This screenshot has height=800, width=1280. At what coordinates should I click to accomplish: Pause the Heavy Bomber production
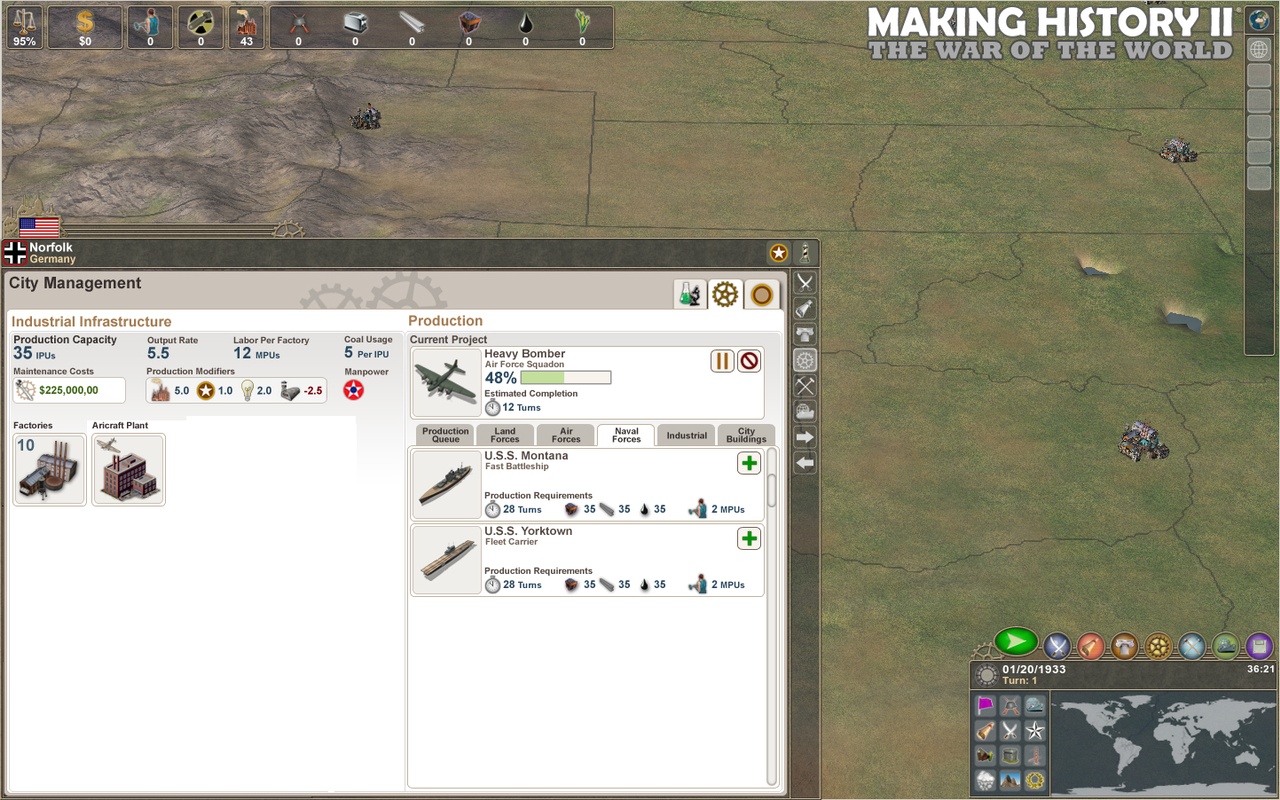coord(721,361)
